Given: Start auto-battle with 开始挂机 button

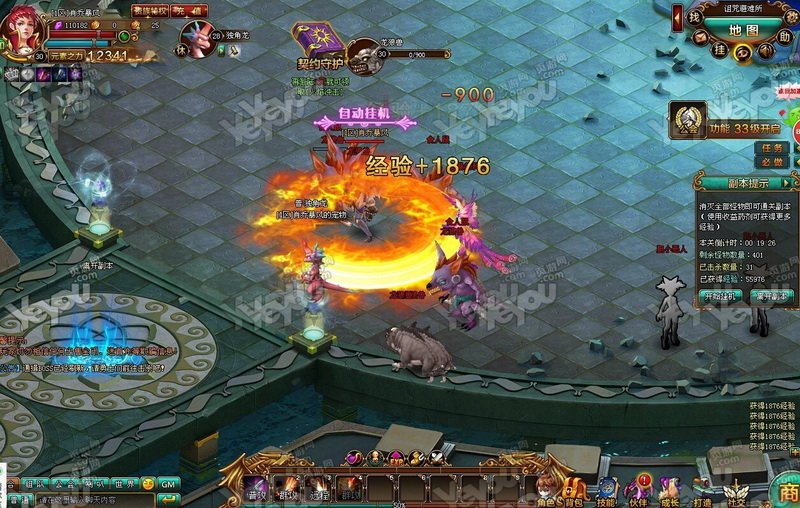Looking at the screenshot, I should 722,296.
